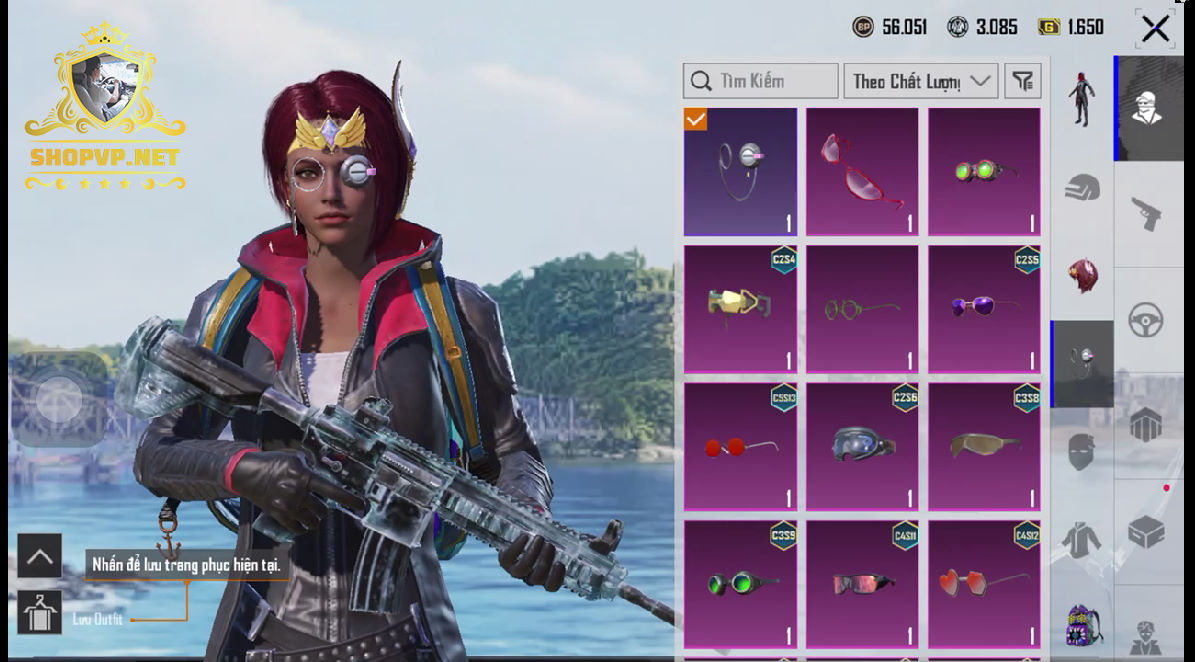This screenshot has width=1195, height=662.
Task: Select the C2S6 ski goggles
Action: point(862,446)
